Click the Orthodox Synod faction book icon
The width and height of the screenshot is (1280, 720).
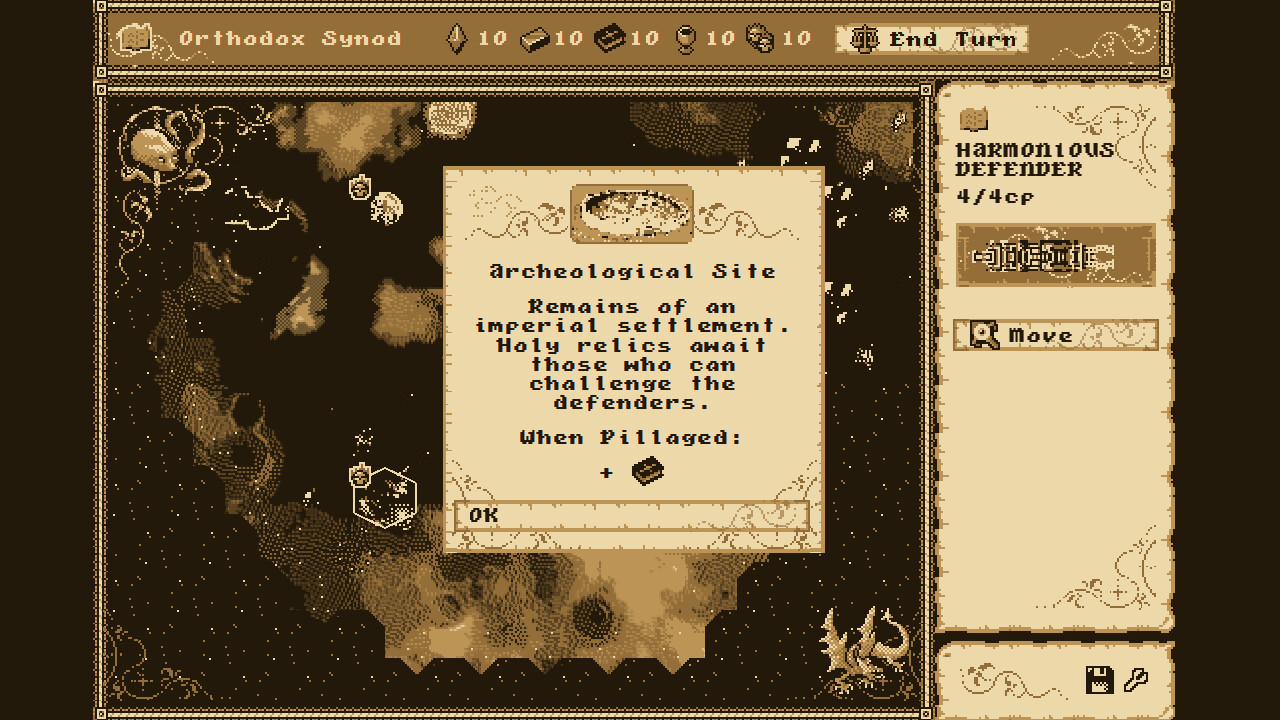135,39
